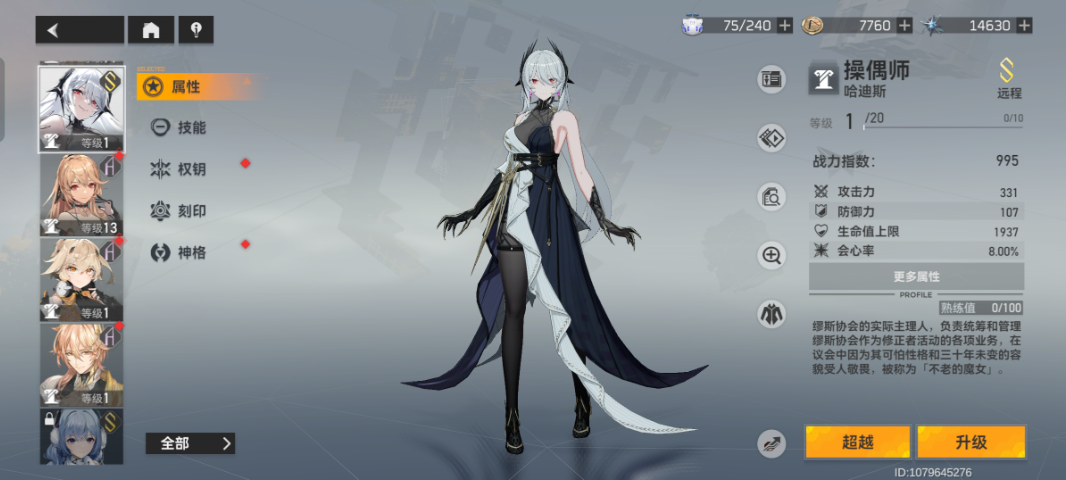Level up with the 升级 button
Image resolution: width=1066 pixels, height=480 pixels.
pyautogui.click(x=970, y=442)
